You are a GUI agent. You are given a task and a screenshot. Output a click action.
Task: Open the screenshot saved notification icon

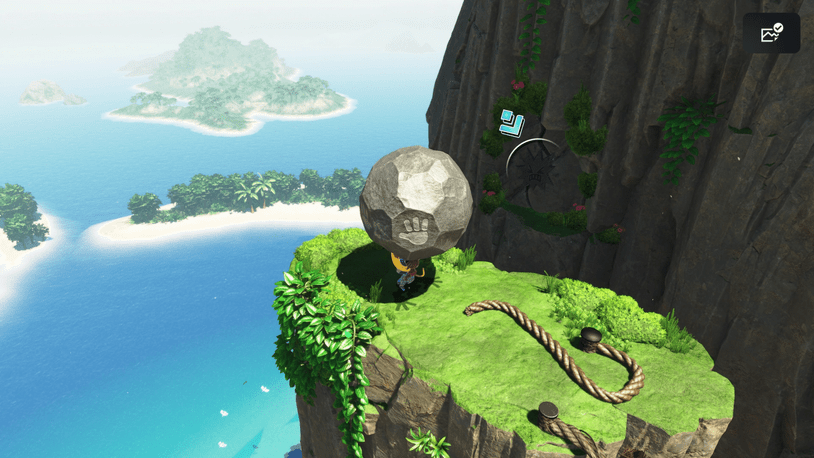coord(771,33)
